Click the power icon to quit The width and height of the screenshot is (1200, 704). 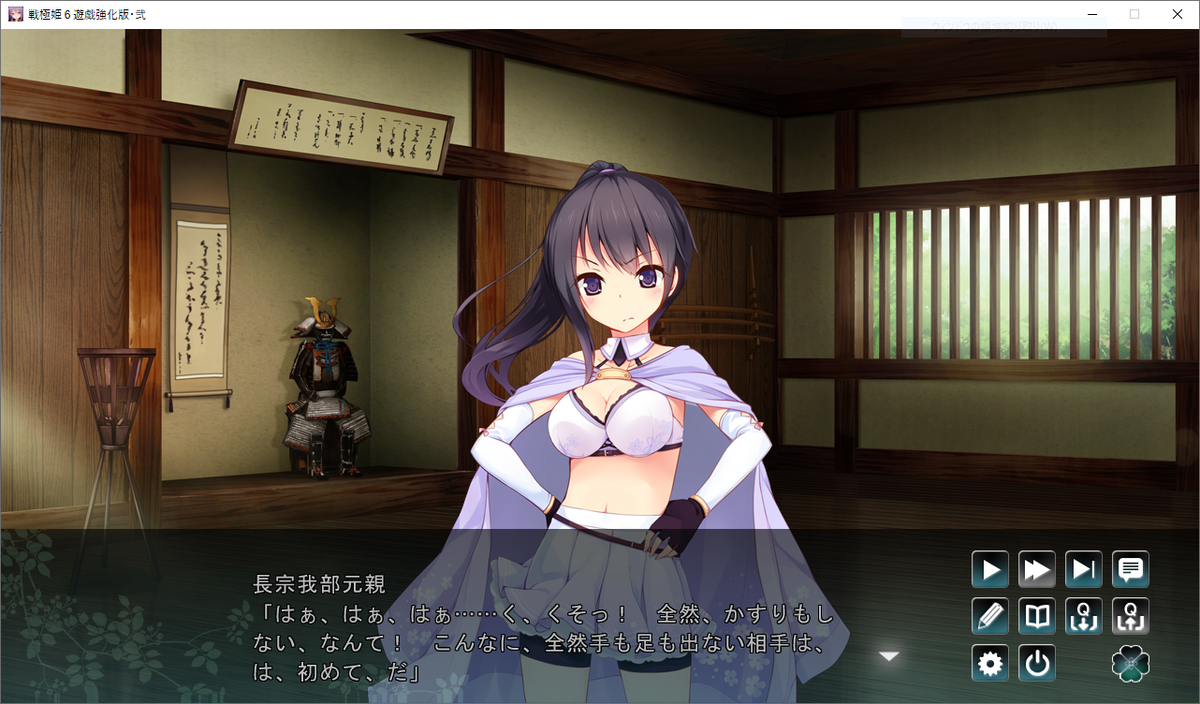(1037, 663)
